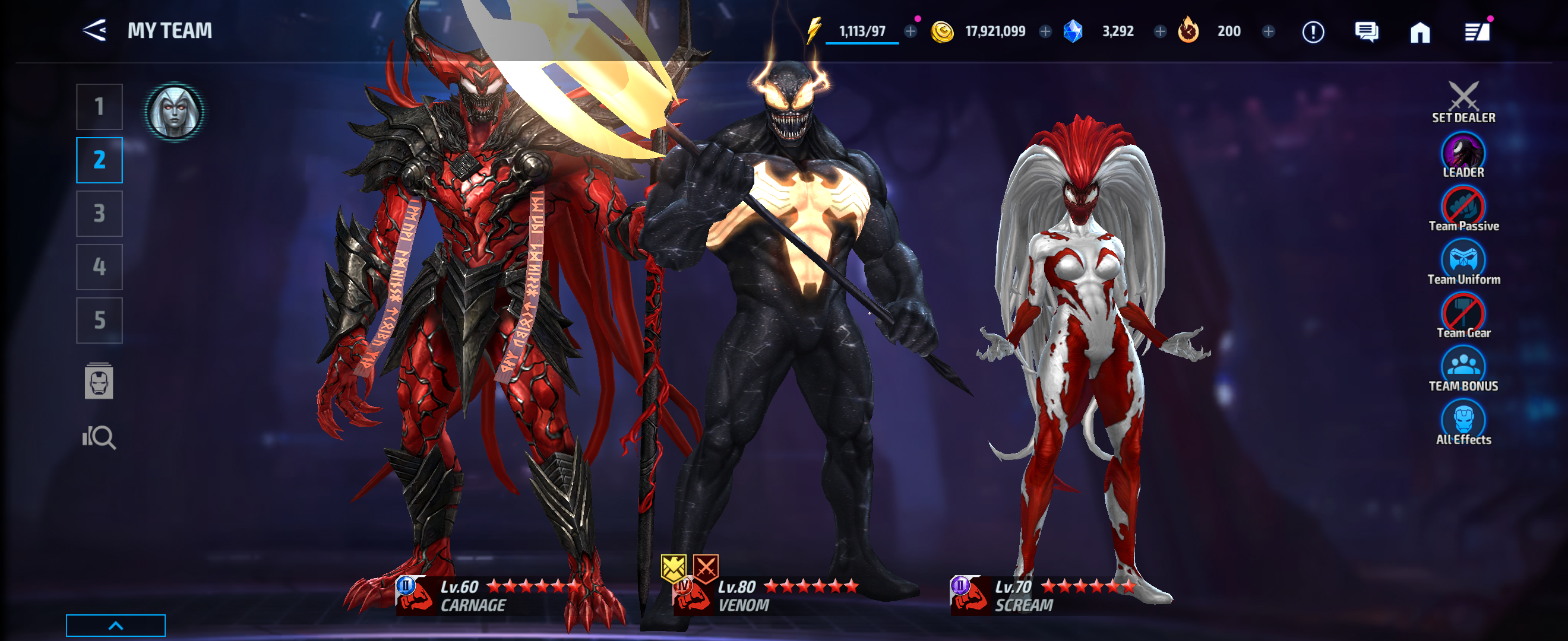Return to the home screen
The width and height of the screenshot is (1568, 641).
(x=1421, y=31)
